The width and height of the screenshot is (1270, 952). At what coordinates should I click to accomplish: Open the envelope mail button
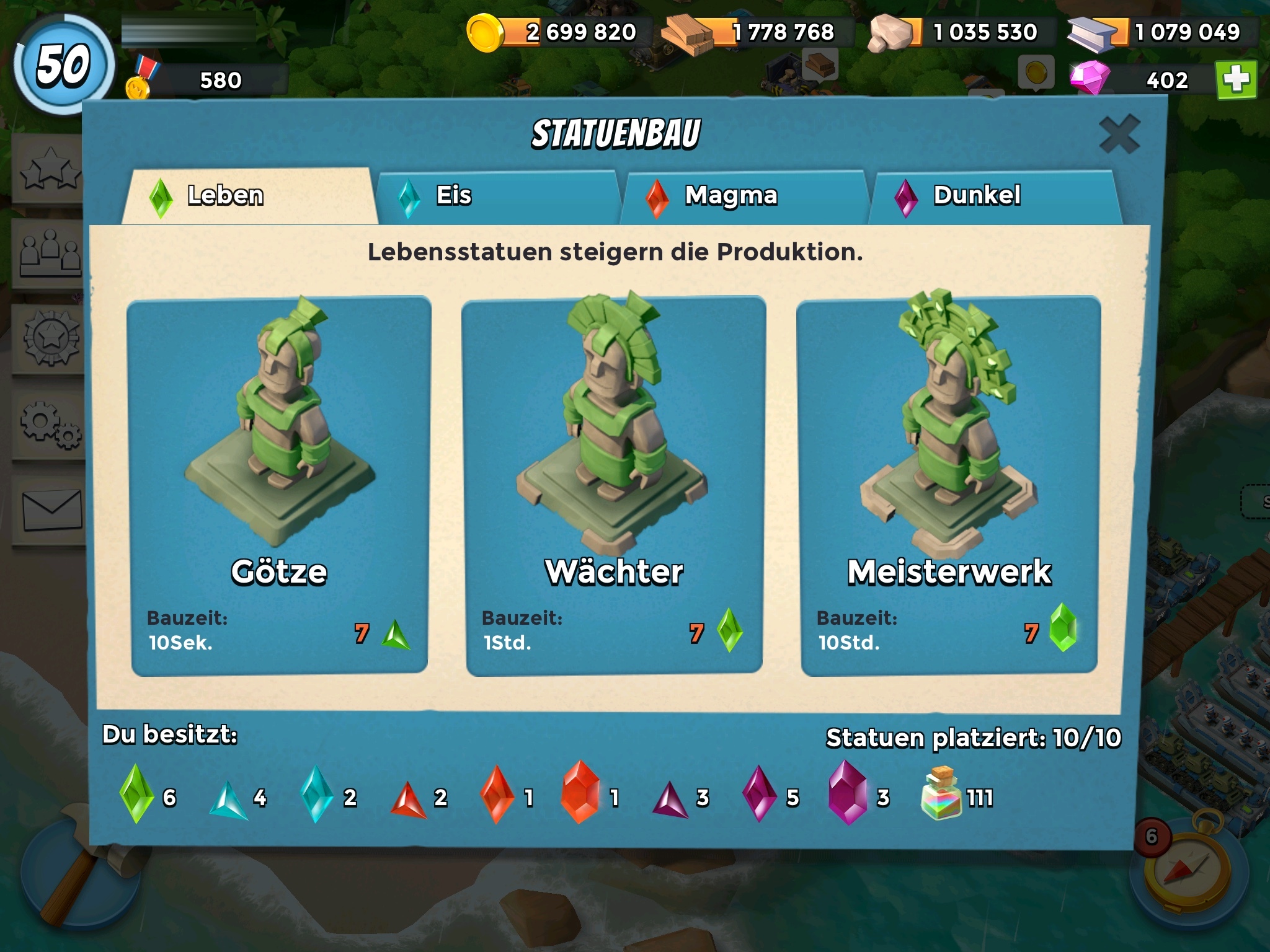pos(51,509)
